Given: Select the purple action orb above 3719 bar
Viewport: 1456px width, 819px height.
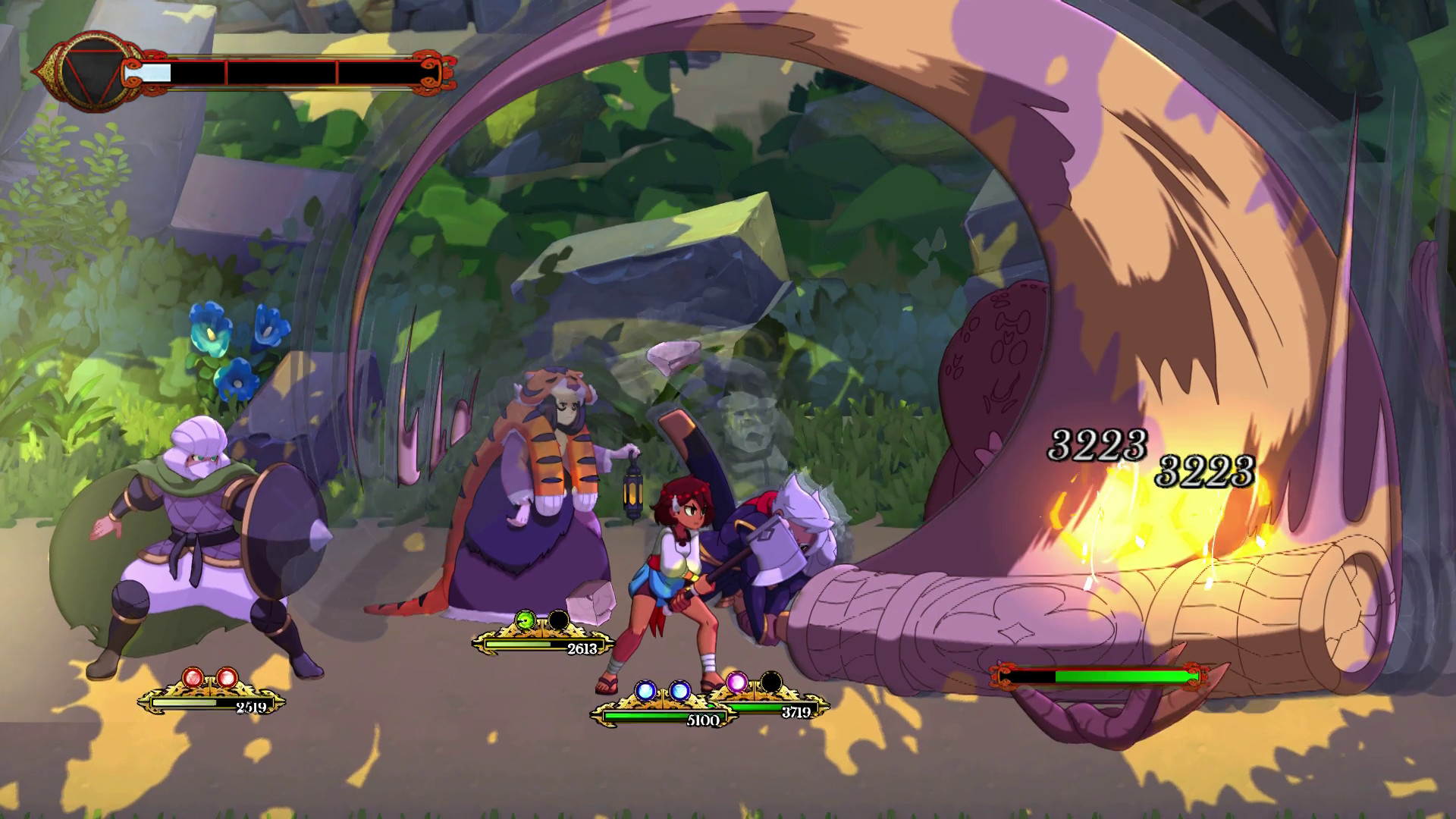Looking at the screenshot, I should (x=737, y=683).
